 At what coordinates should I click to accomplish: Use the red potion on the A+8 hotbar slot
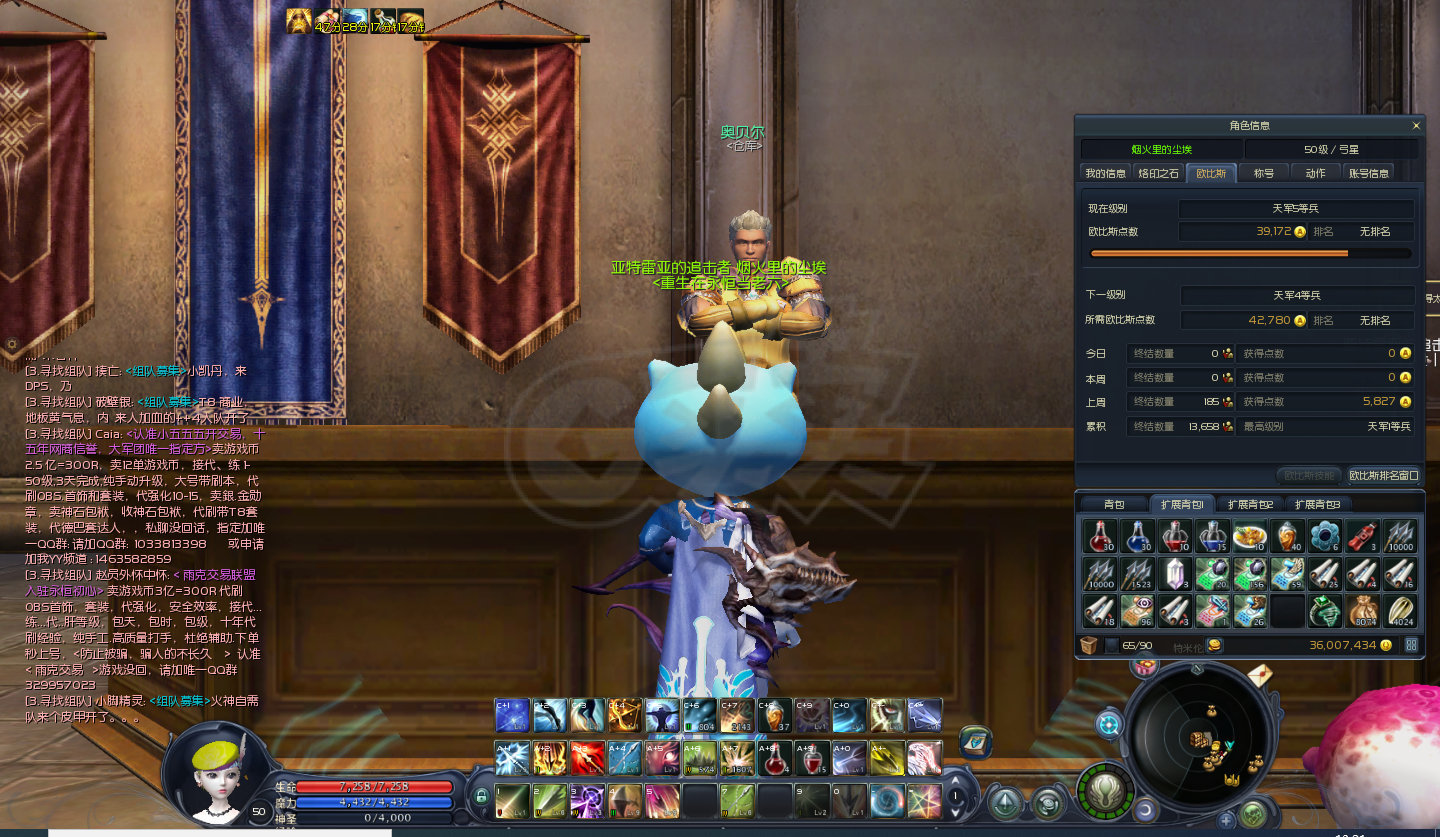[772, 758]
